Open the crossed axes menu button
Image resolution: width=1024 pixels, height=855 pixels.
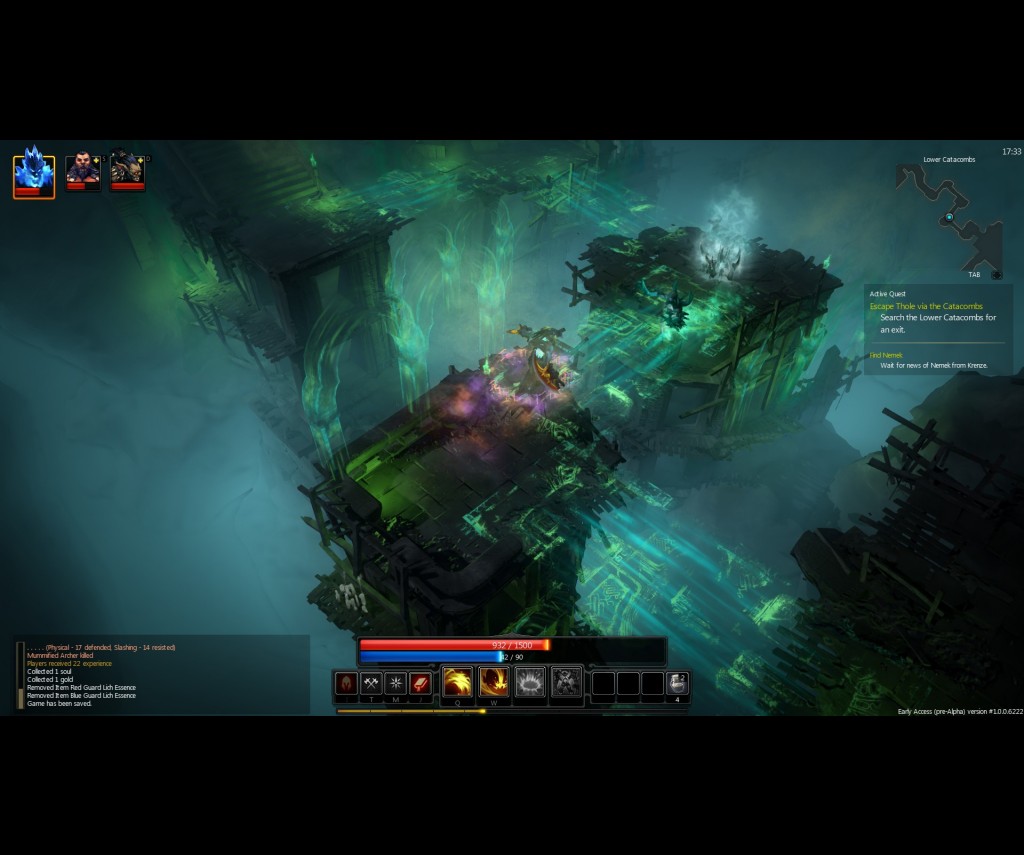point(371,683)
